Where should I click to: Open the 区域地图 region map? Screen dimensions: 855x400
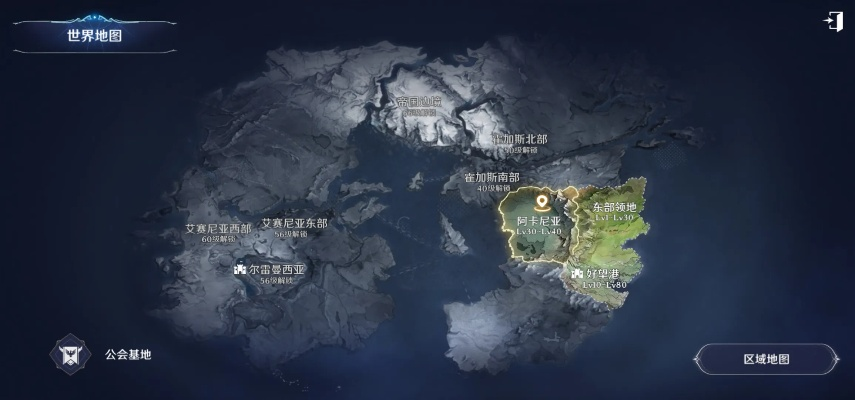766,359
